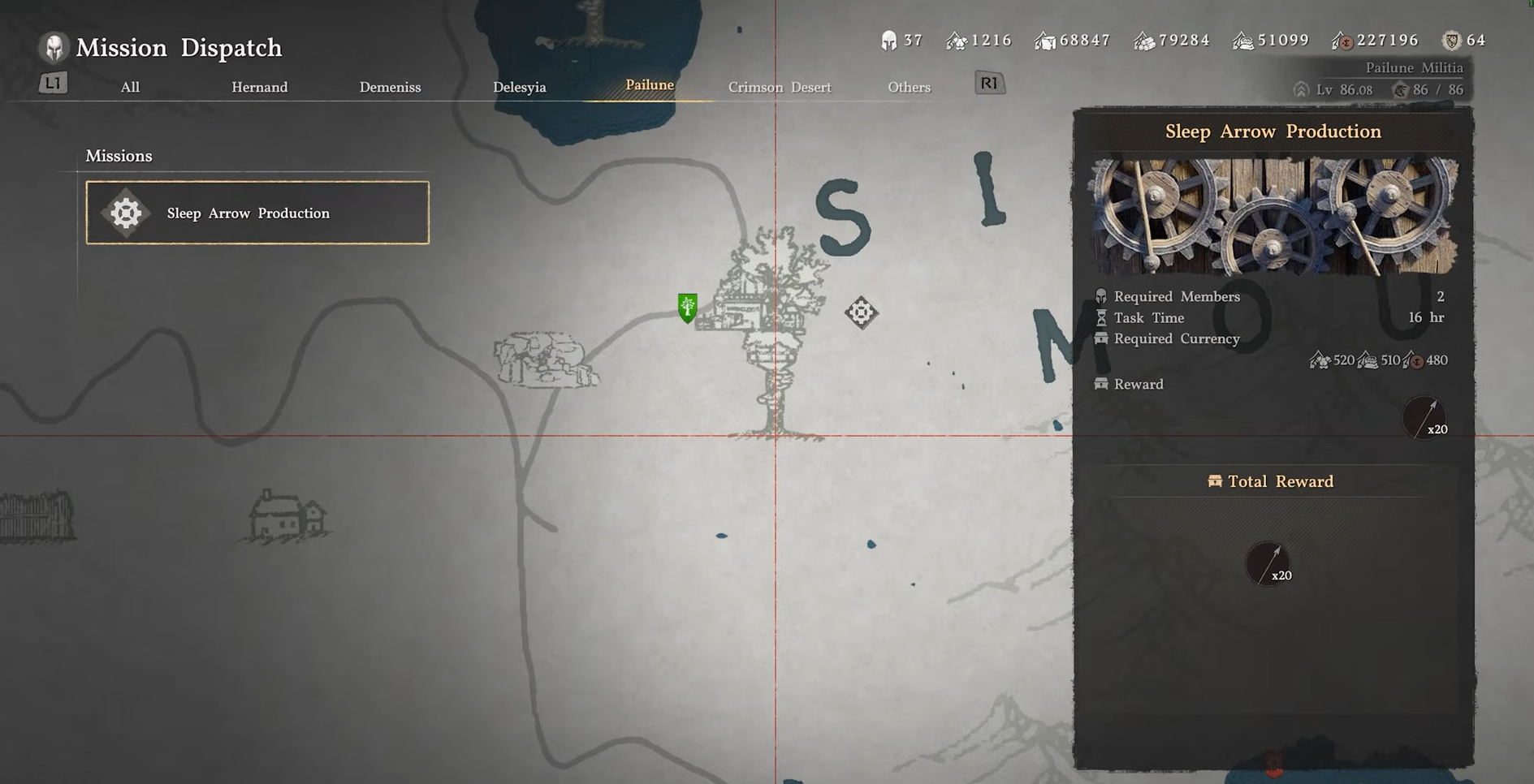
Task: Open the Hernand region tab
Action: pos(259,87)
